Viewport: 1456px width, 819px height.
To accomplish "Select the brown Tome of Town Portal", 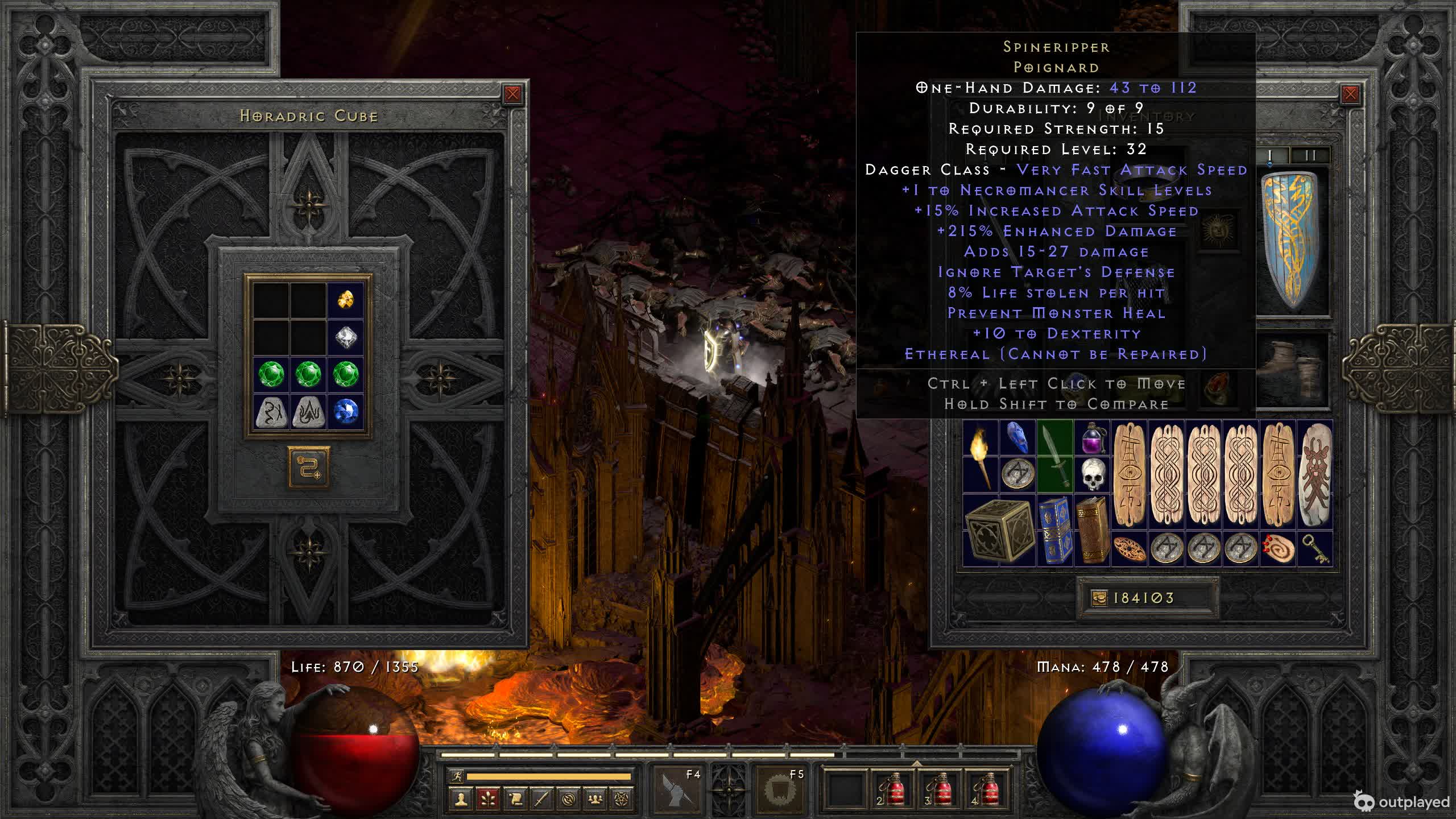I will tap(1093, 530).
